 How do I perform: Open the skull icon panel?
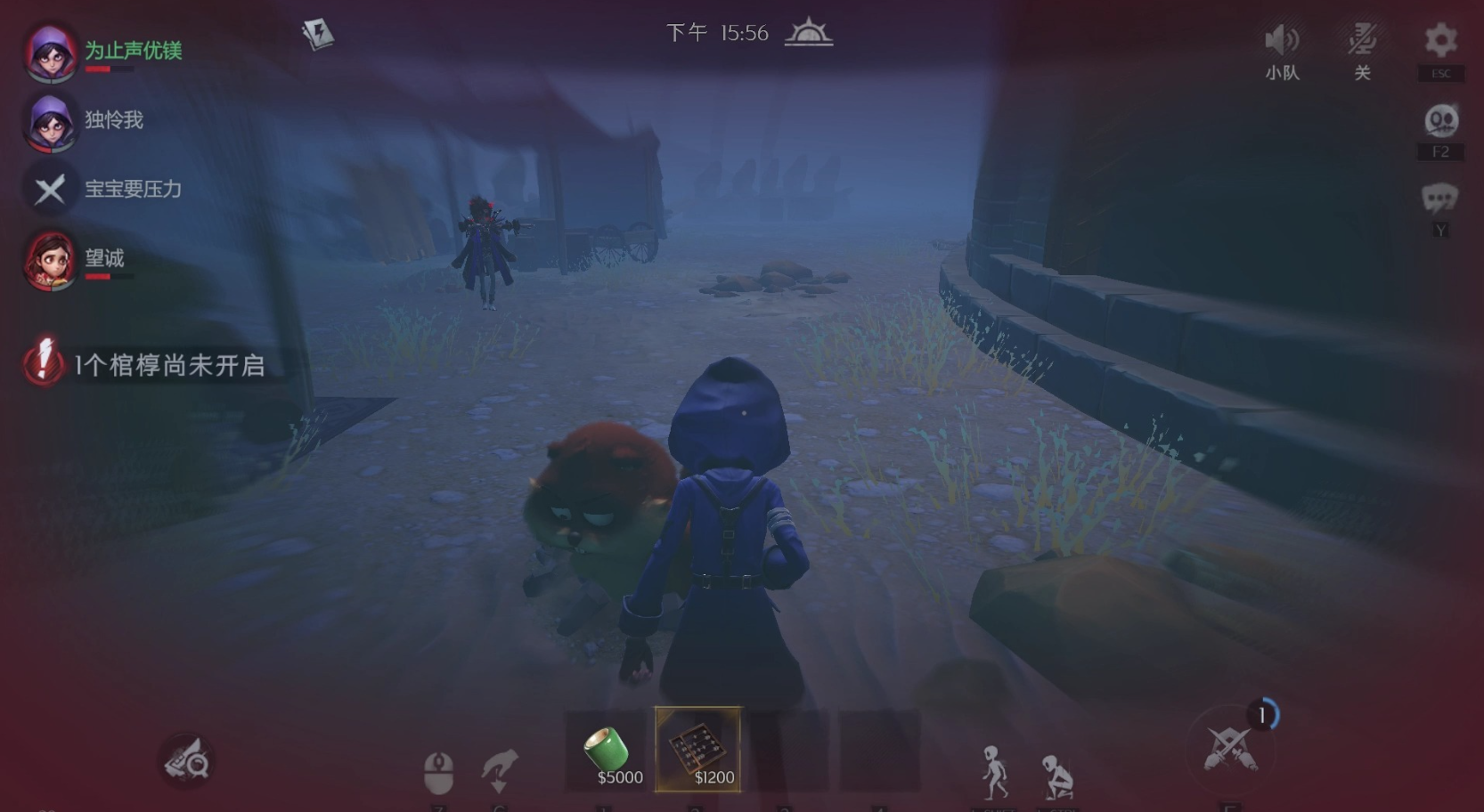pos(1440,121)
